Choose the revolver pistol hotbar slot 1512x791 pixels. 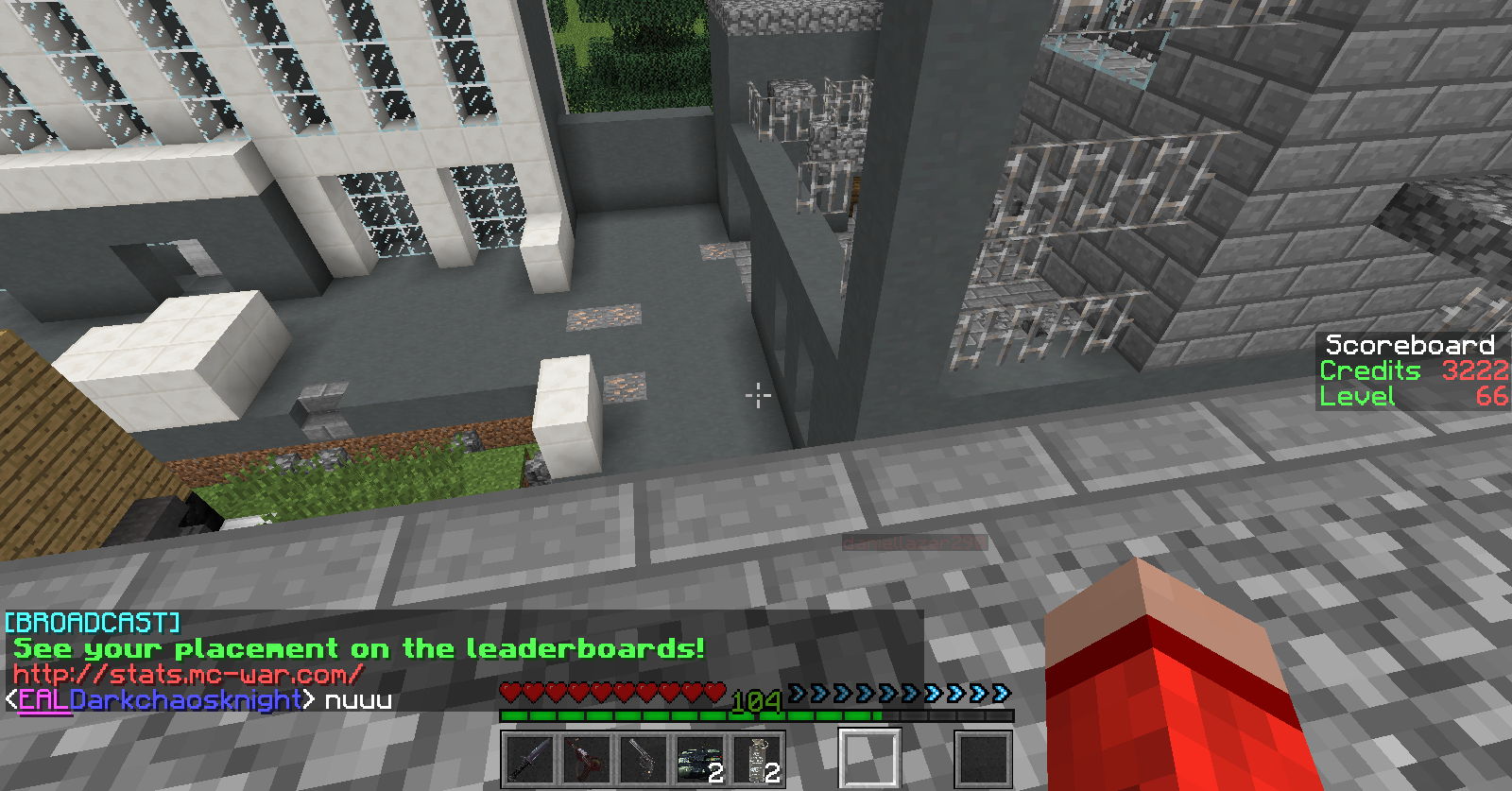[x=643, y=758]
